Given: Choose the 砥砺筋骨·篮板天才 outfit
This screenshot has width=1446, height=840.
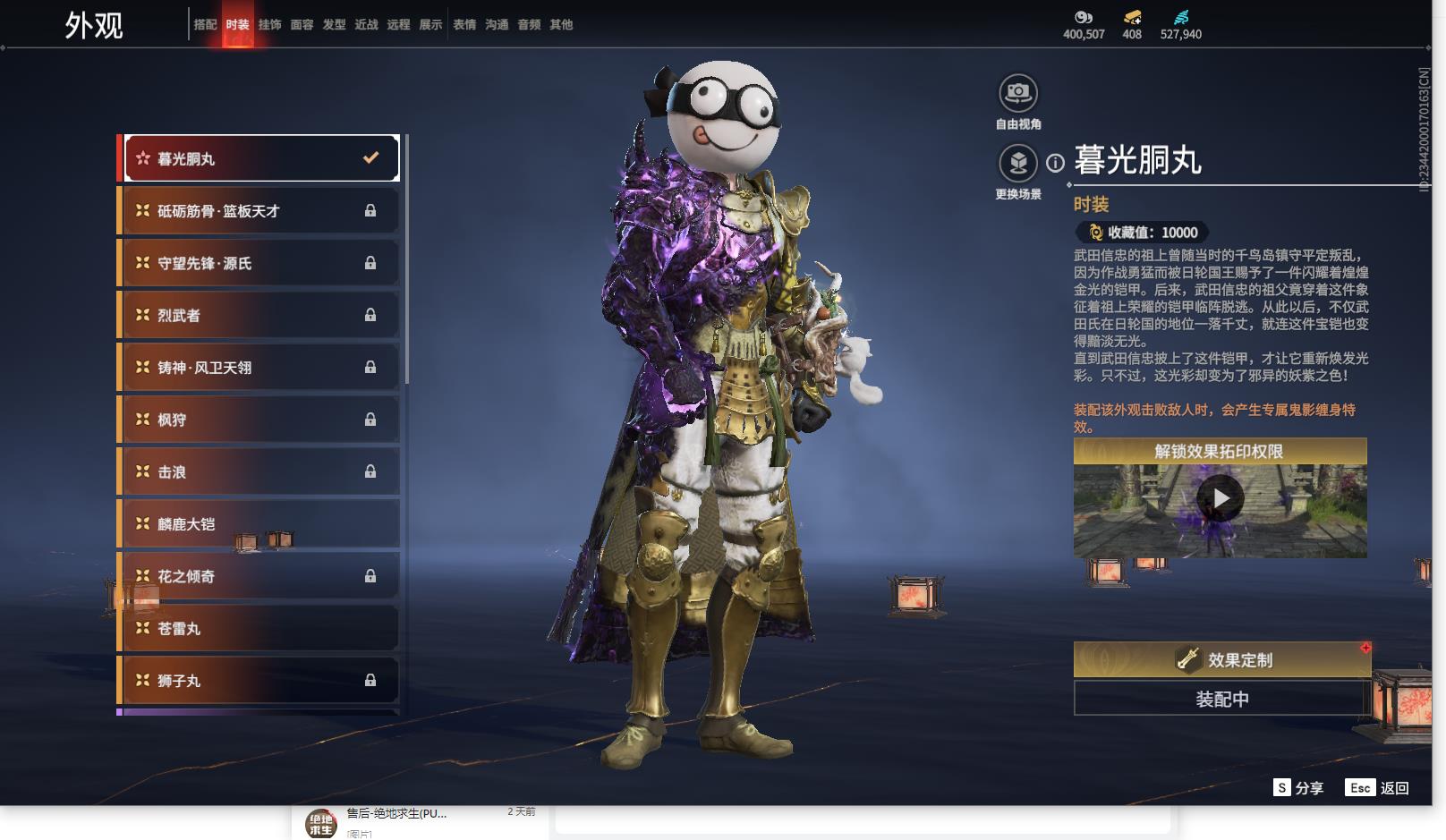Looking at the screenshot, I should point(260,211).
